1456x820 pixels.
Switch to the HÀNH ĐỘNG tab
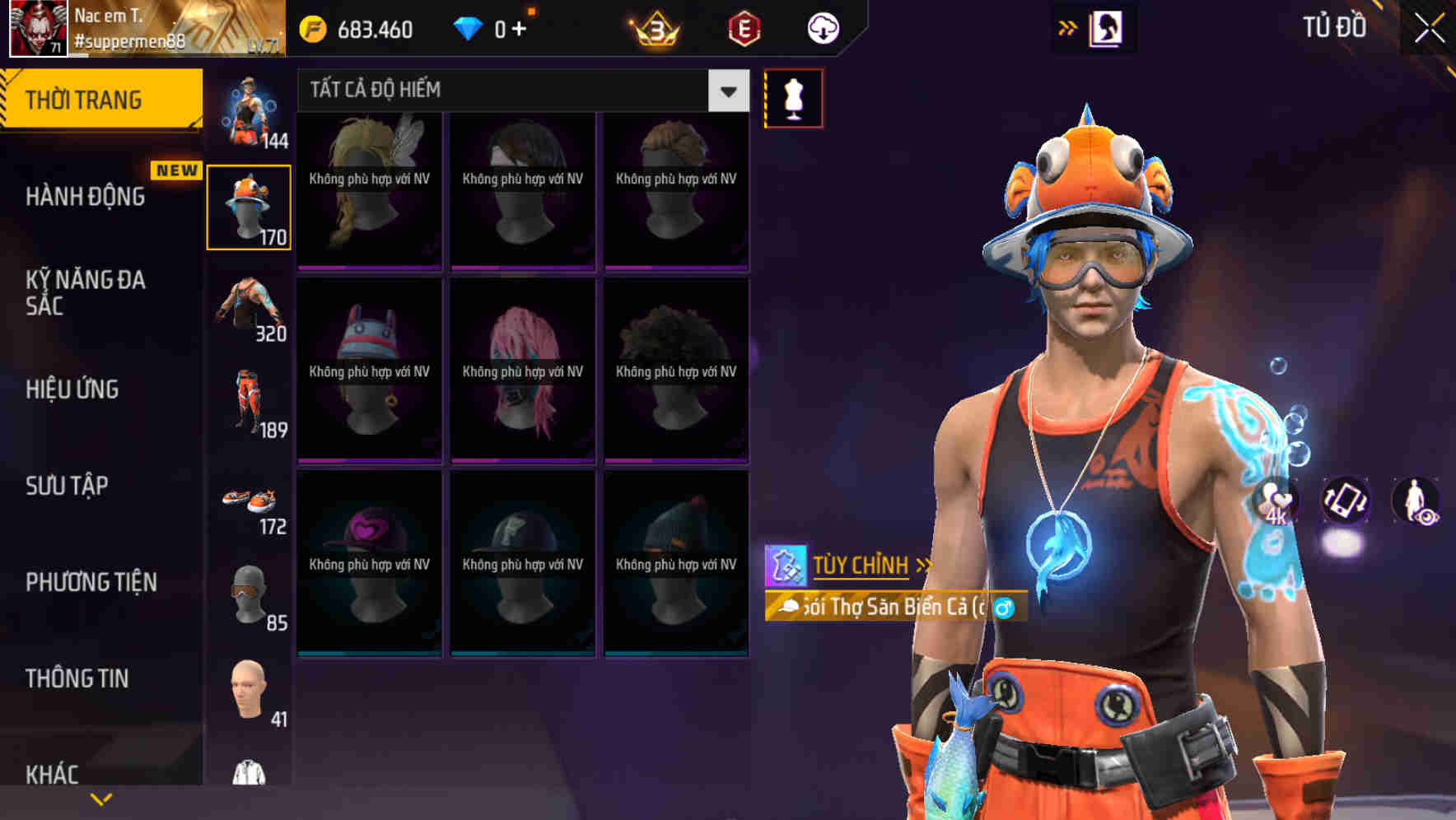tap(86, 196)
